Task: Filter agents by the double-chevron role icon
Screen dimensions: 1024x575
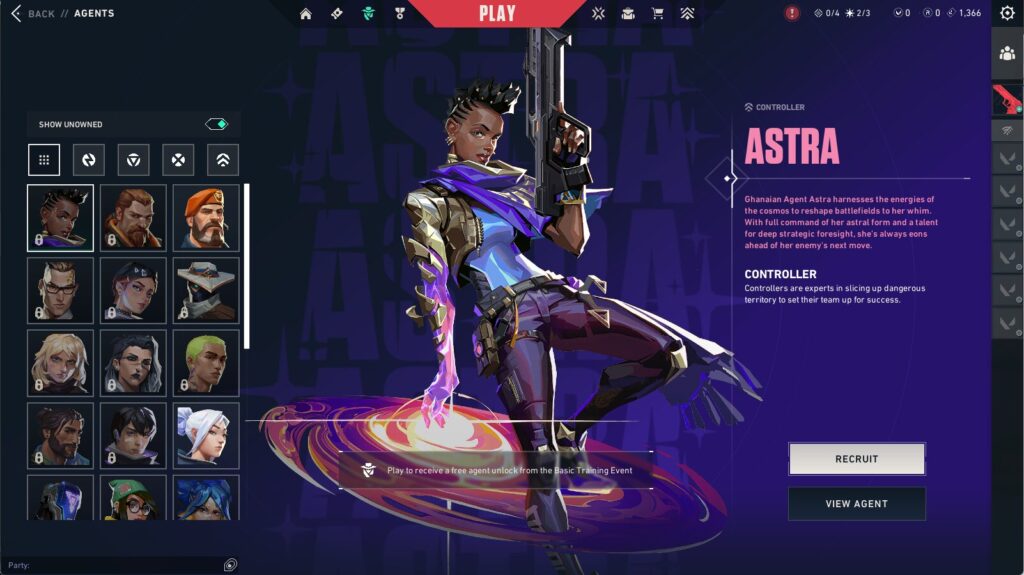Action: pyautogui.click(x=223, y=160)
